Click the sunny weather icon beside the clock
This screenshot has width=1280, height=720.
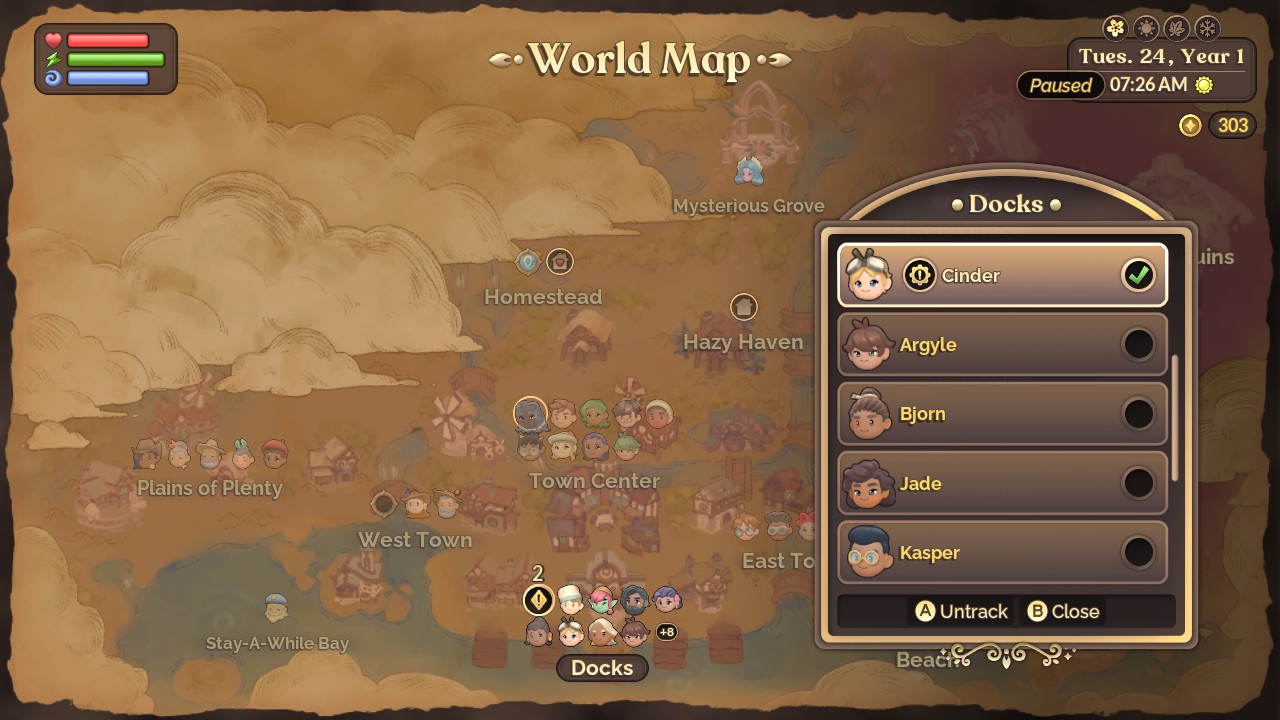[x=1204, y=86]
